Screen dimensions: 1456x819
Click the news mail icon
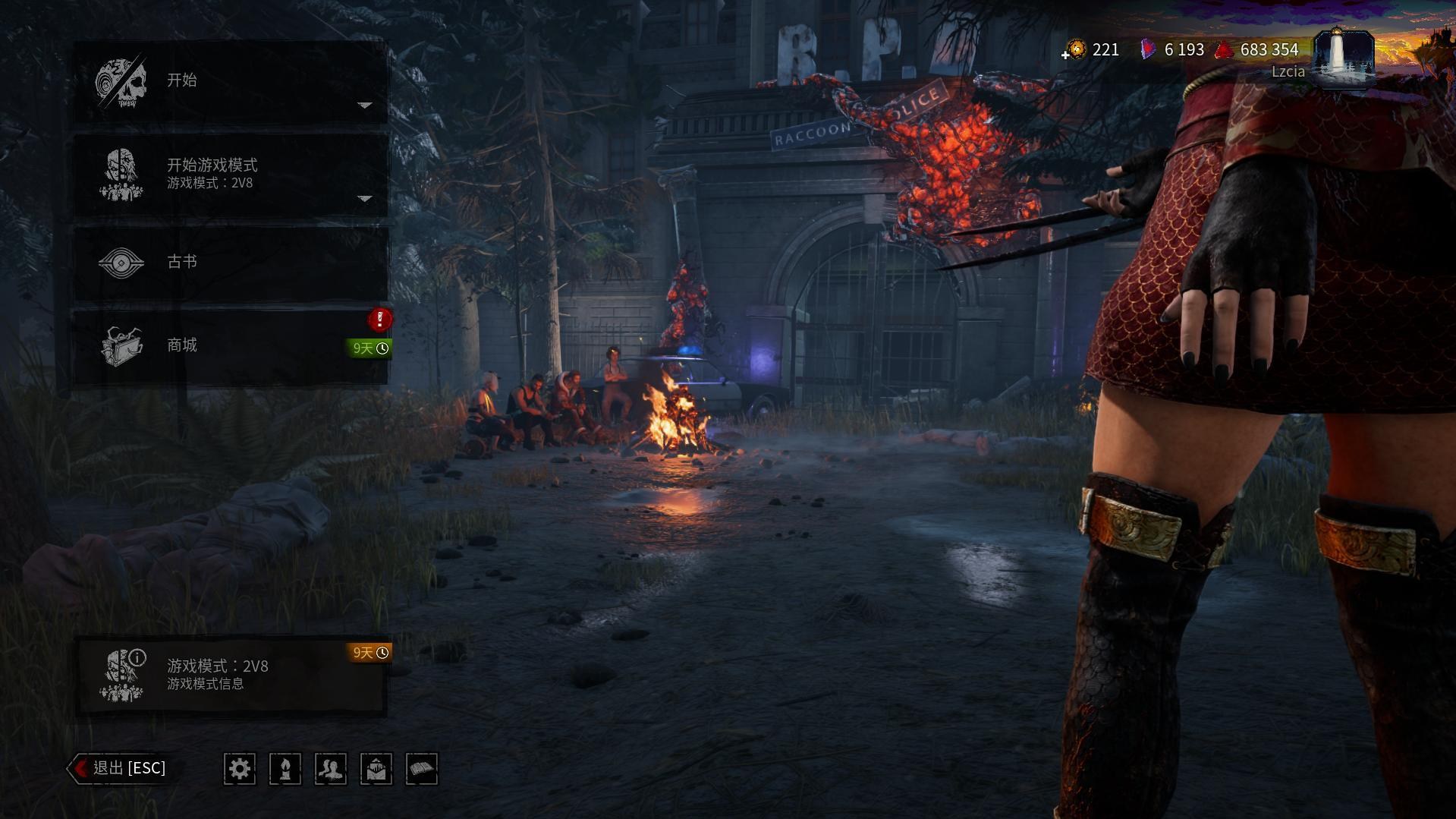point(376,769)
